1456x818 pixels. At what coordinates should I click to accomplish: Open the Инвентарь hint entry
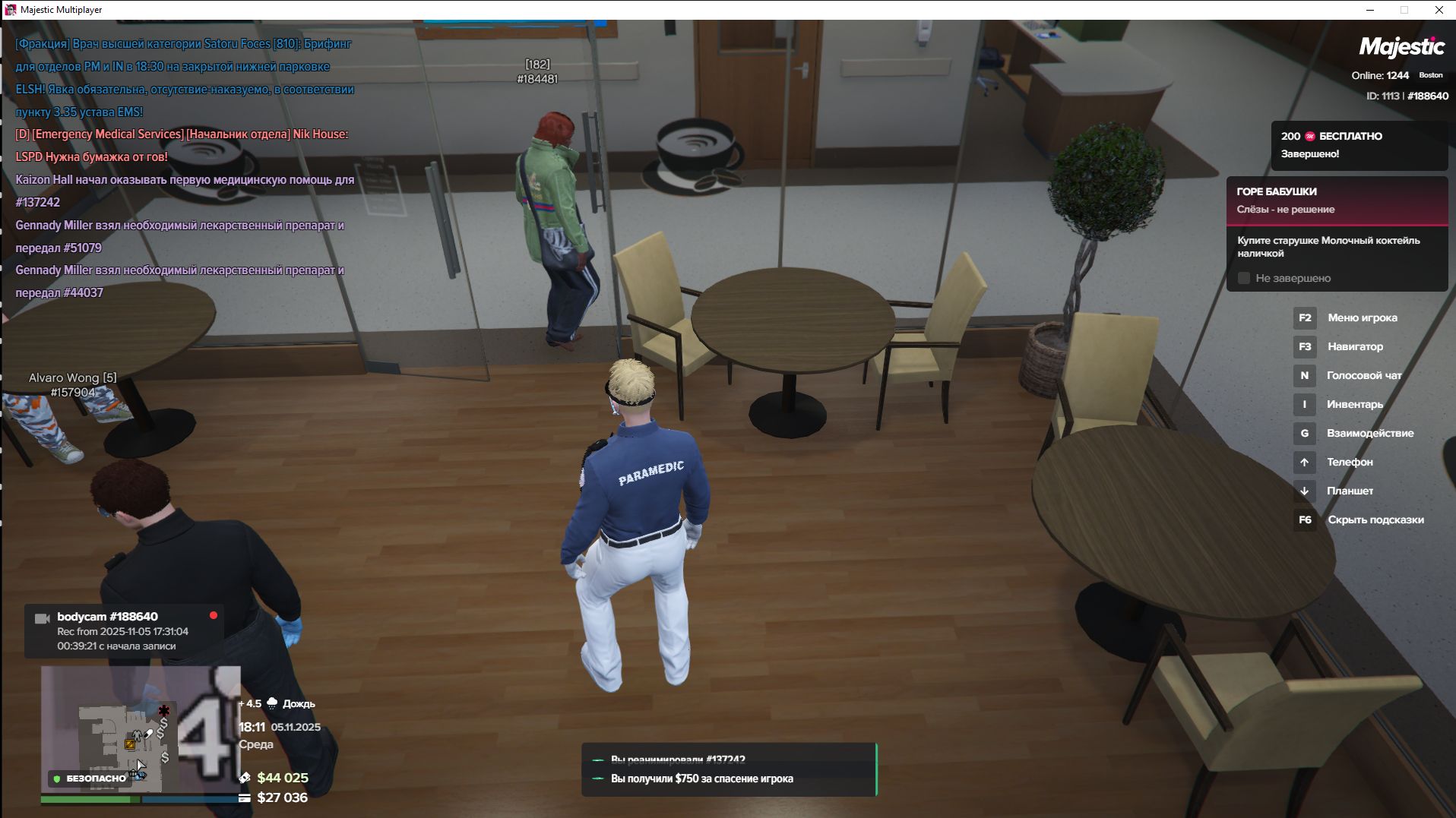[1354, 405]
